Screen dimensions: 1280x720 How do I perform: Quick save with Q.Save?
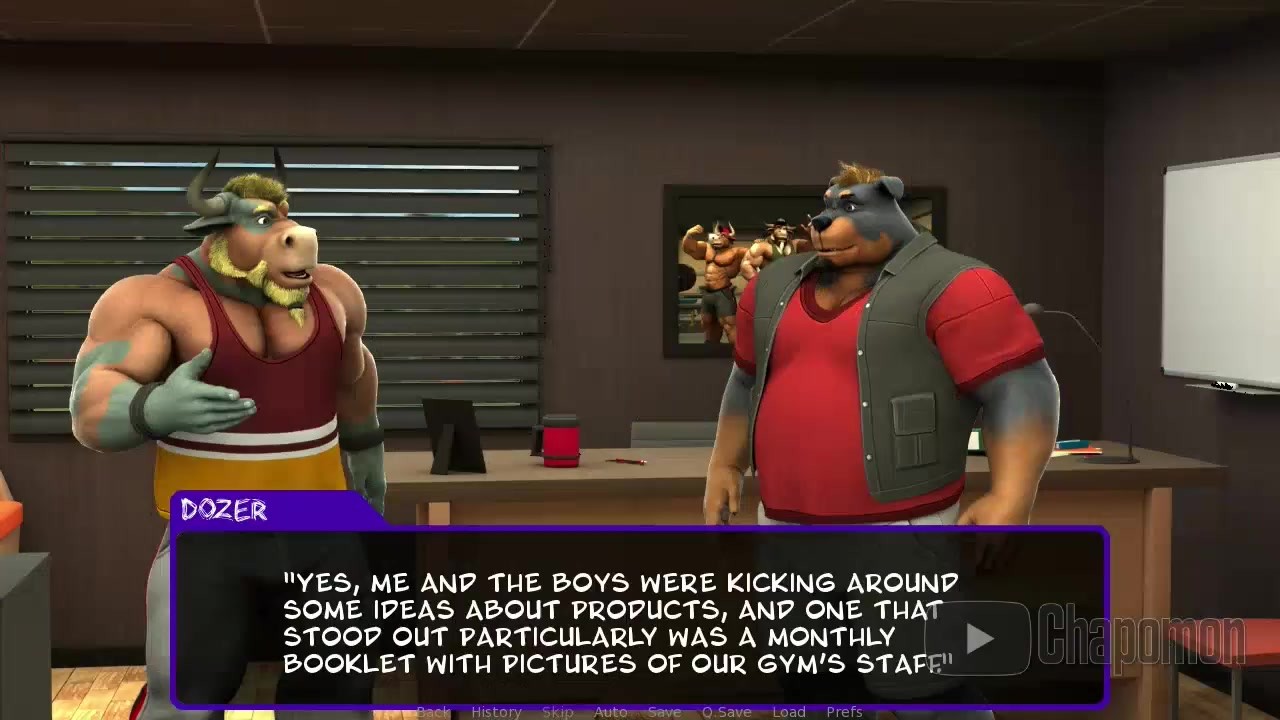pyautogui.click(x=726, y=712)
